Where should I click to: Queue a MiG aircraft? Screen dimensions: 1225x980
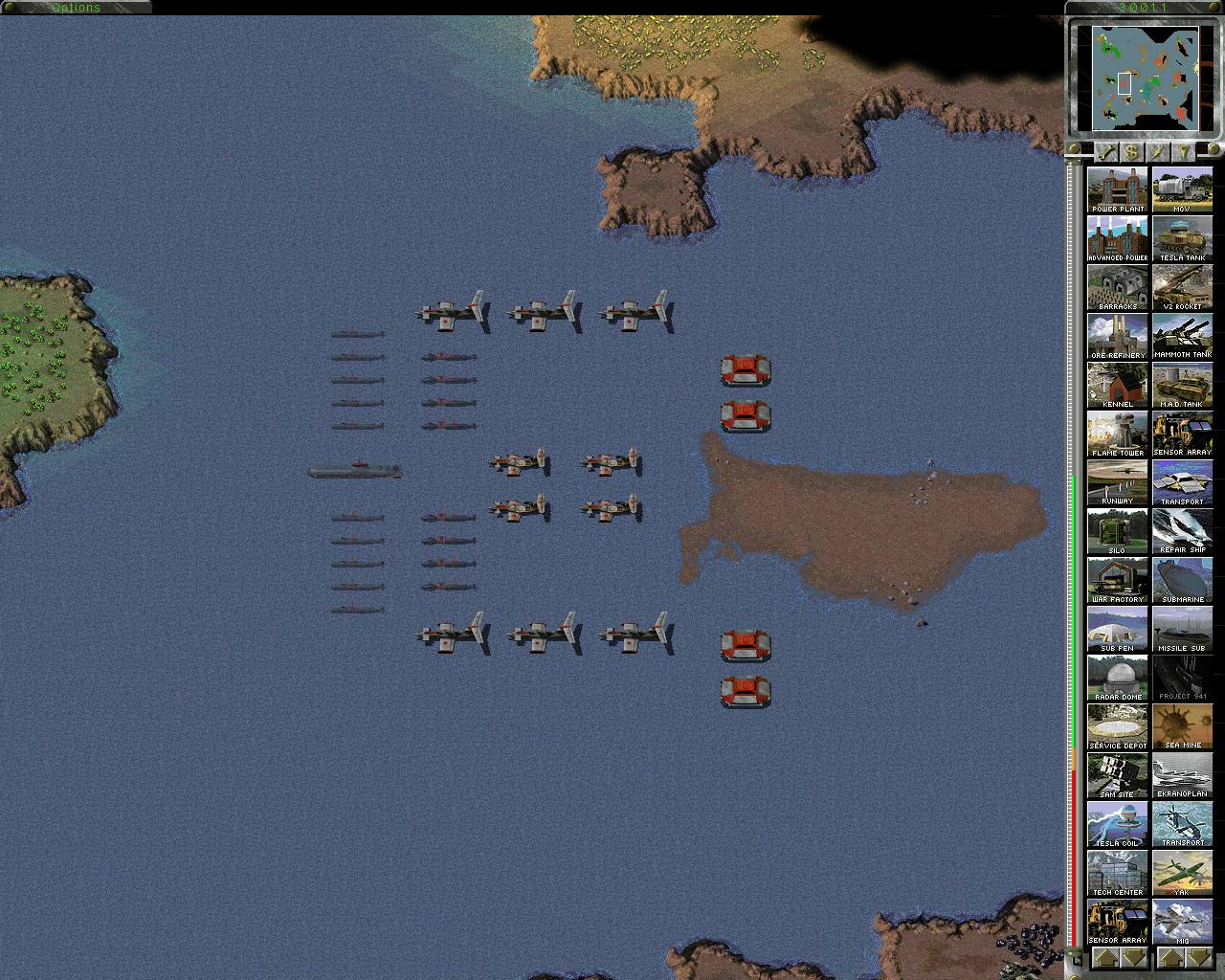(1183, 920)
